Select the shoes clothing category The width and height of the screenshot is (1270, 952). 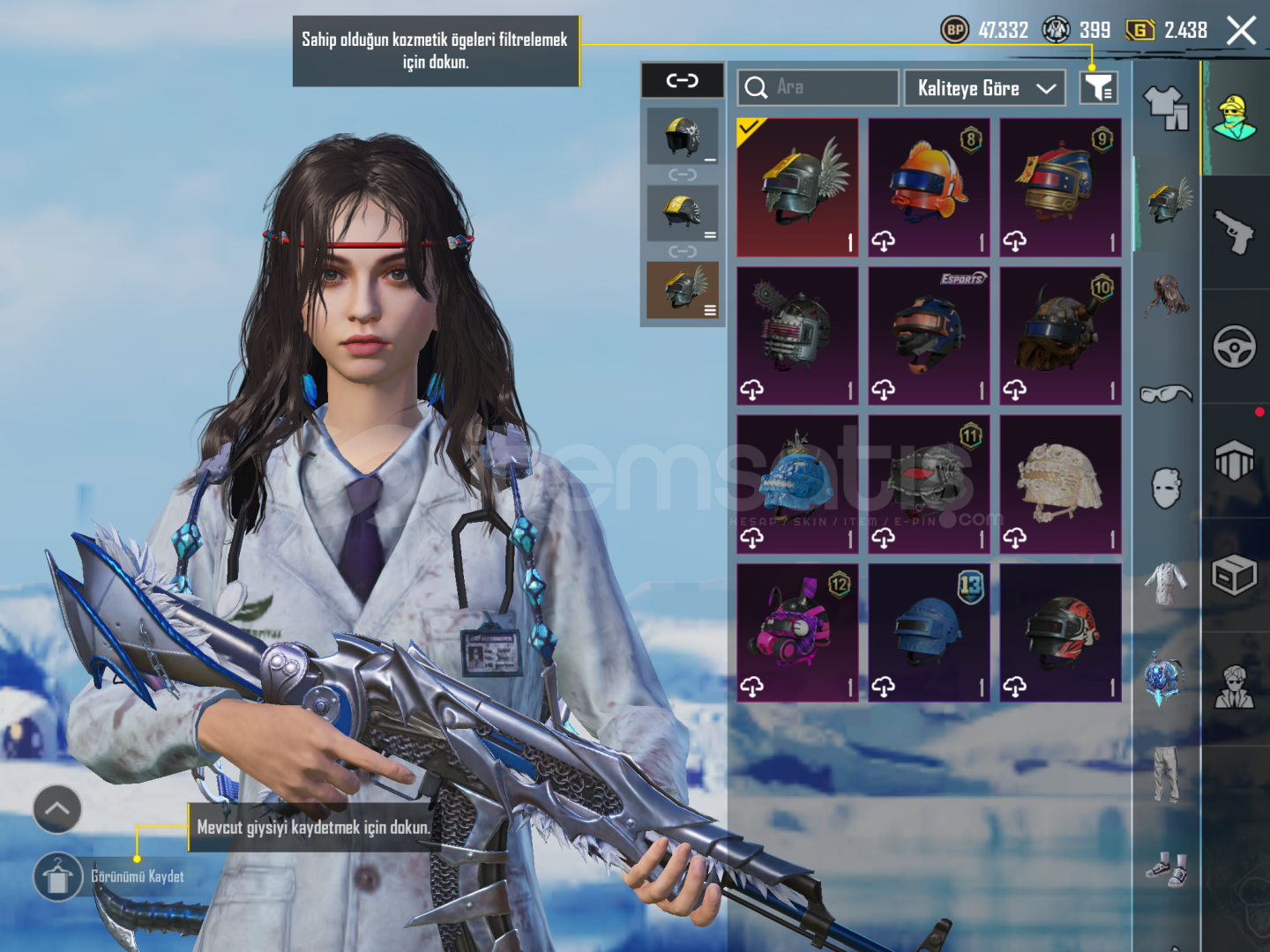pos(1166,869)
